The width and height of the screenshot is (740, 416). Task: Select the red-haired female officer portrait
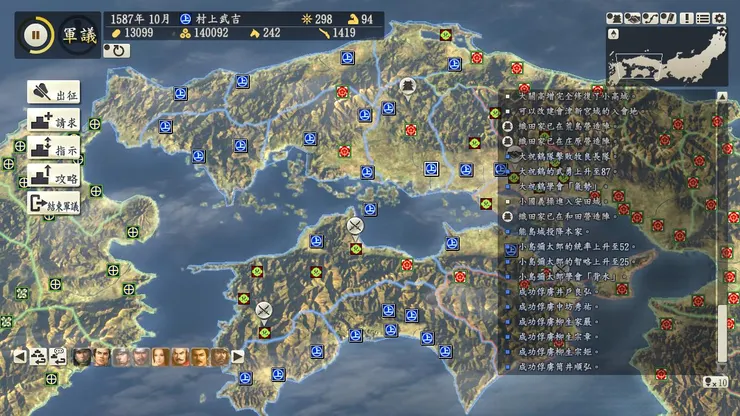[161, 356]
